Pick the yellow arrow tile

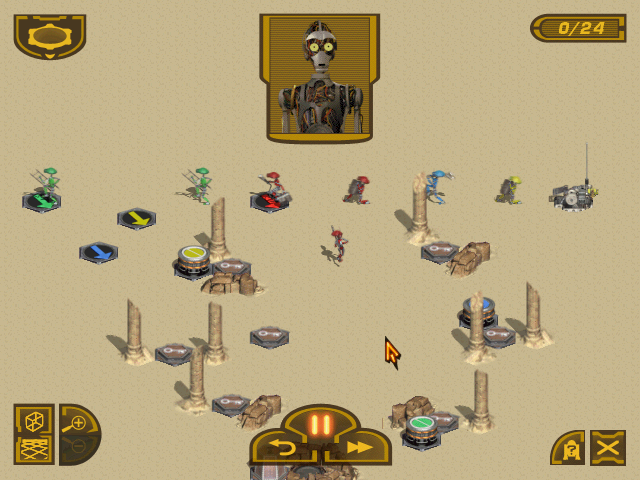(136, 218)
